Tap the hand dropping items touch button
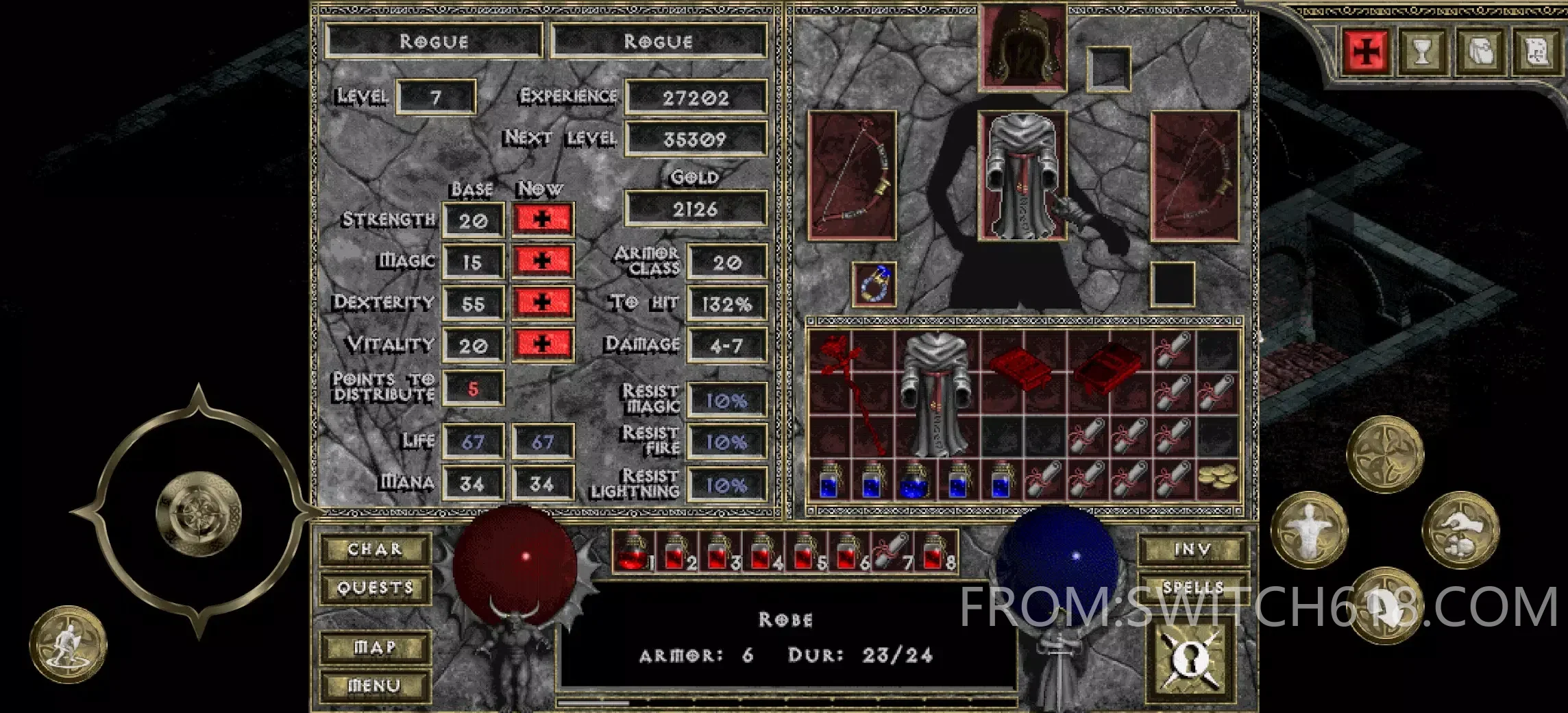The width and height of the screenshot is (1568, 713). [1460, 531]
